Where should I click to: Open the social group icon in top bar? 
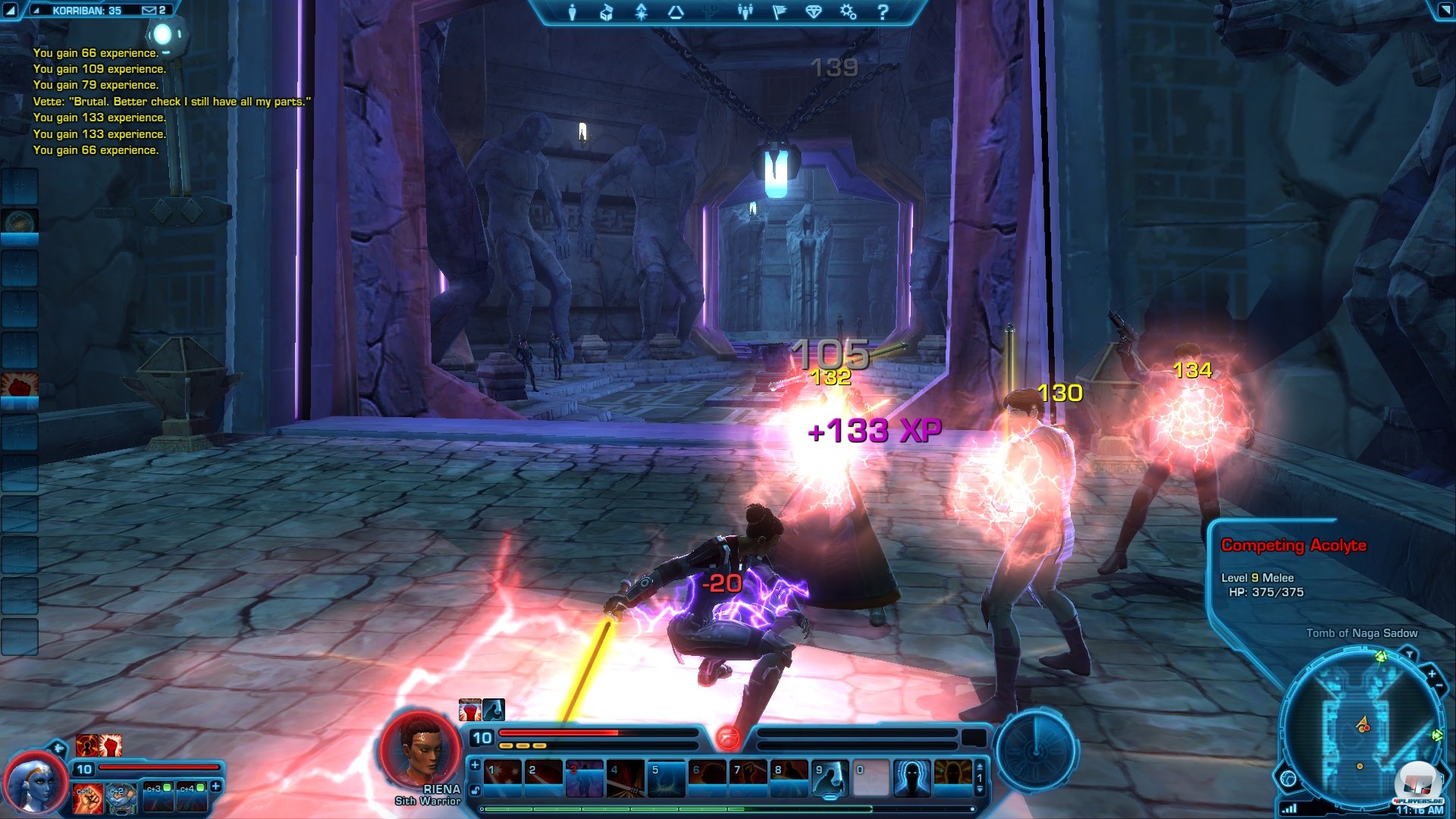745,12
